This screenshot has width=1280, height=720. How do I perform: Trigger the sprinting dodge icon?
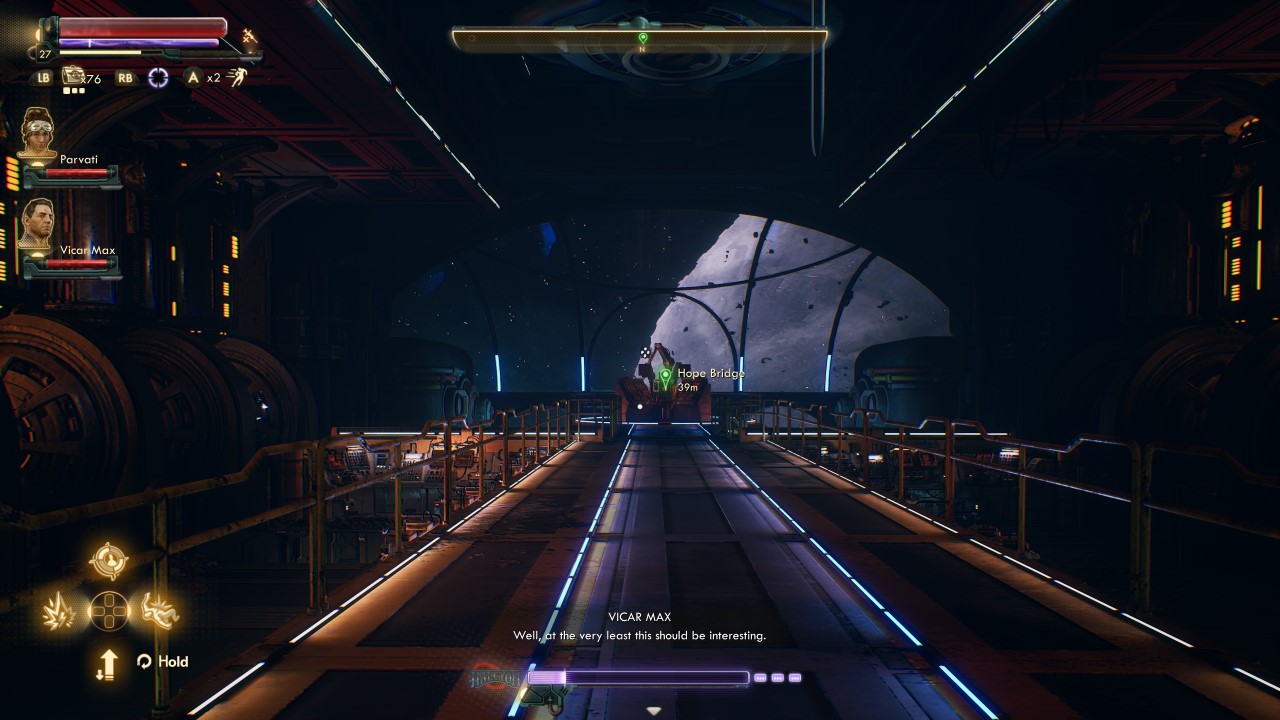237,77
